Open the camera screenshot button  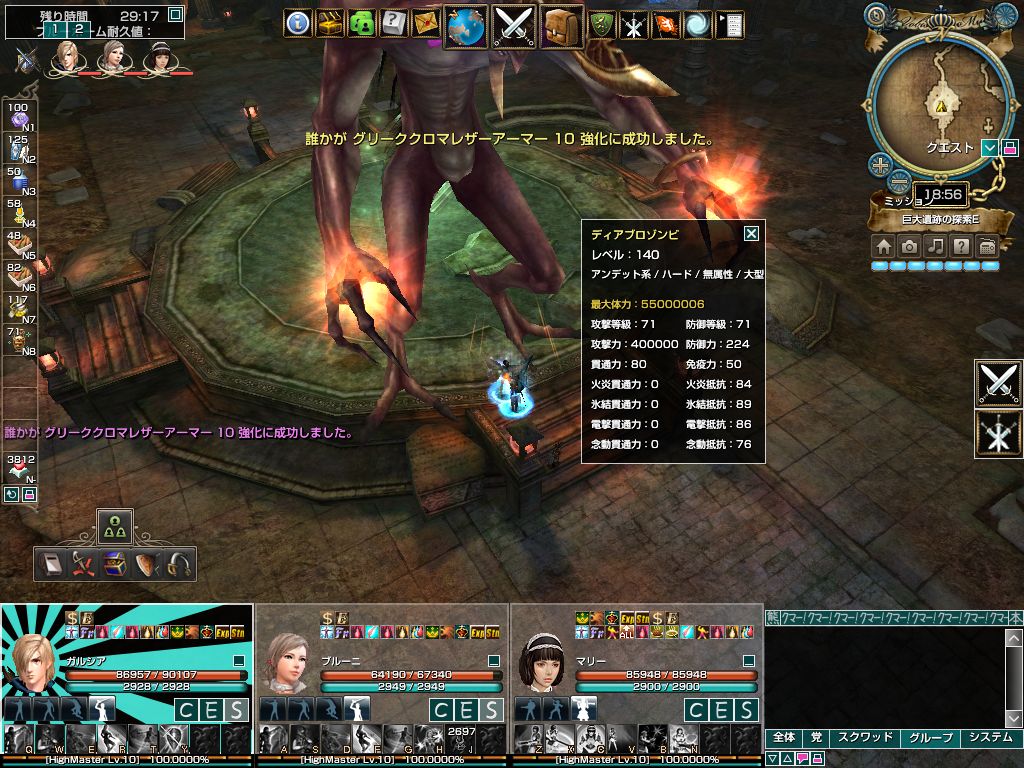pos(909,246)
